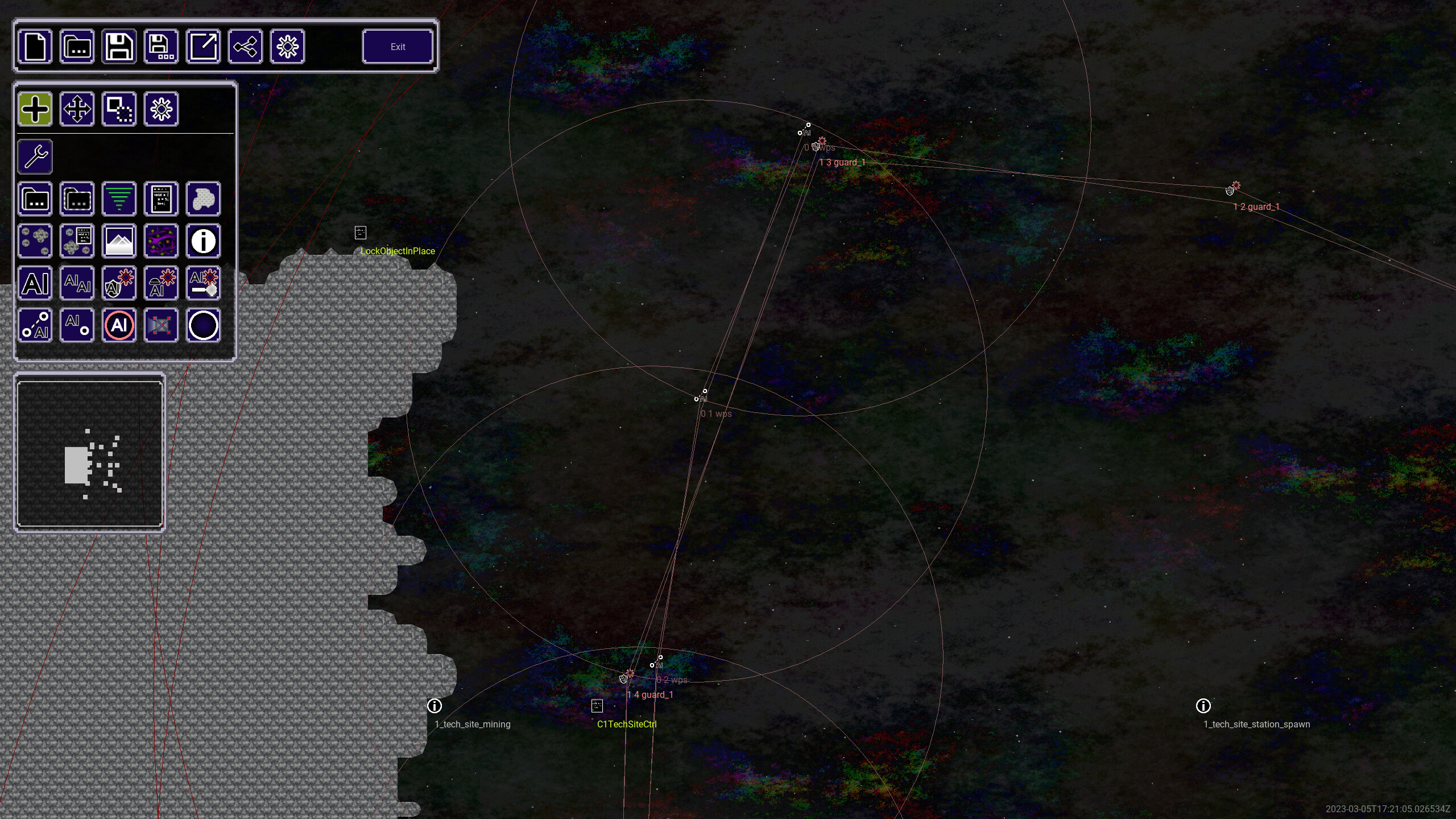
Task: Click the purple nebula placement tool
Action: click(x=161, y=241)
